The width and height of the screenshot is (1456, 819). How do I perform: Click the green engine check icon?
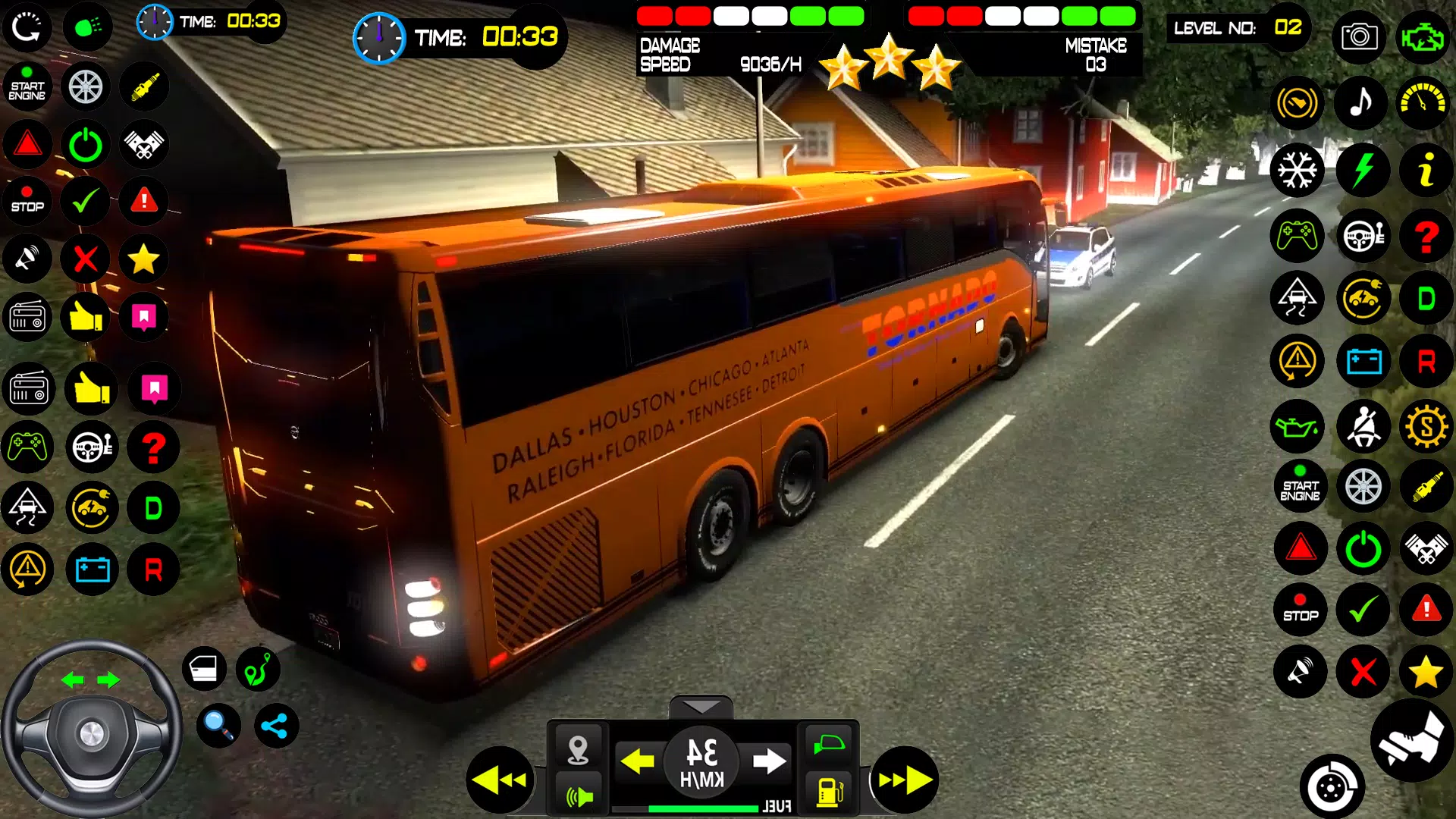pyautogui.click(x=1423, y=36)
